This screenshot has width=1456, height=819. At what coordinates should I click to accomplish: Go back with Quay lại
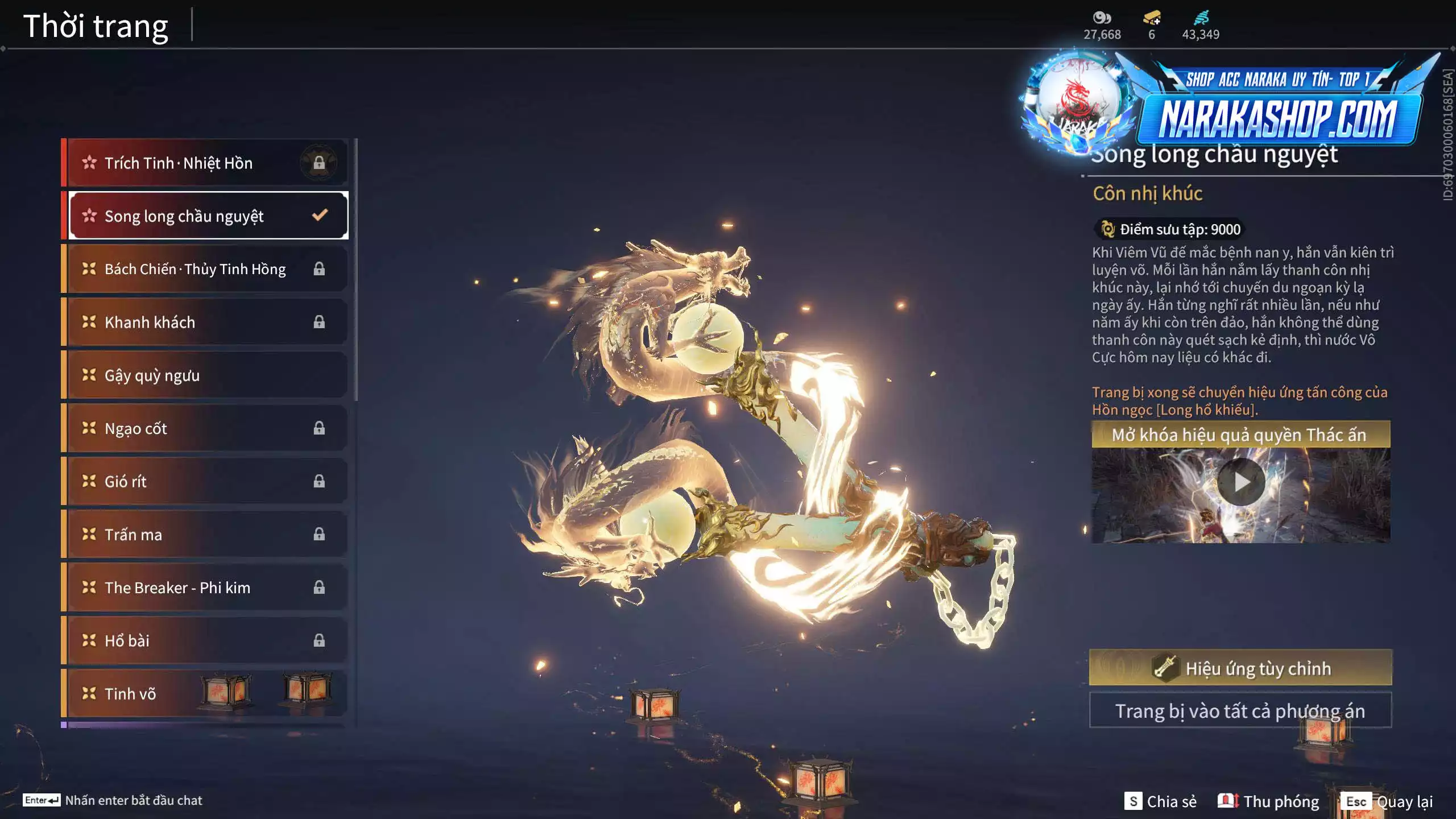[1388, 801]
